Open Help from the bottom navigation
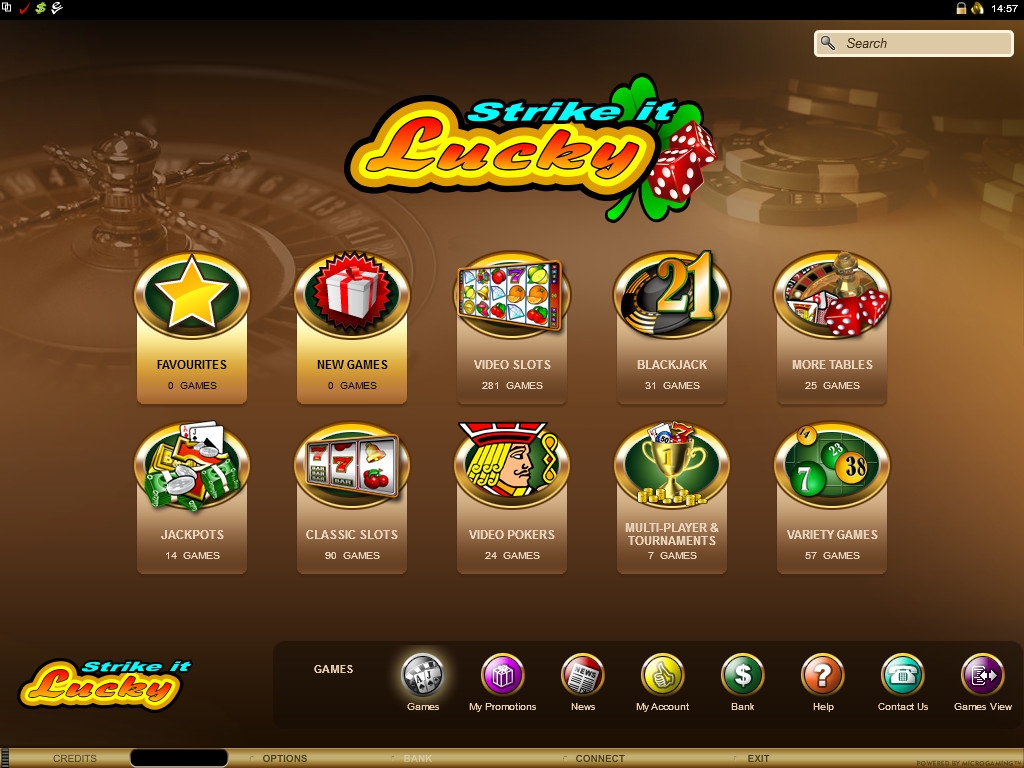The height and width of the screenshot is (768, 1024). 822,677
